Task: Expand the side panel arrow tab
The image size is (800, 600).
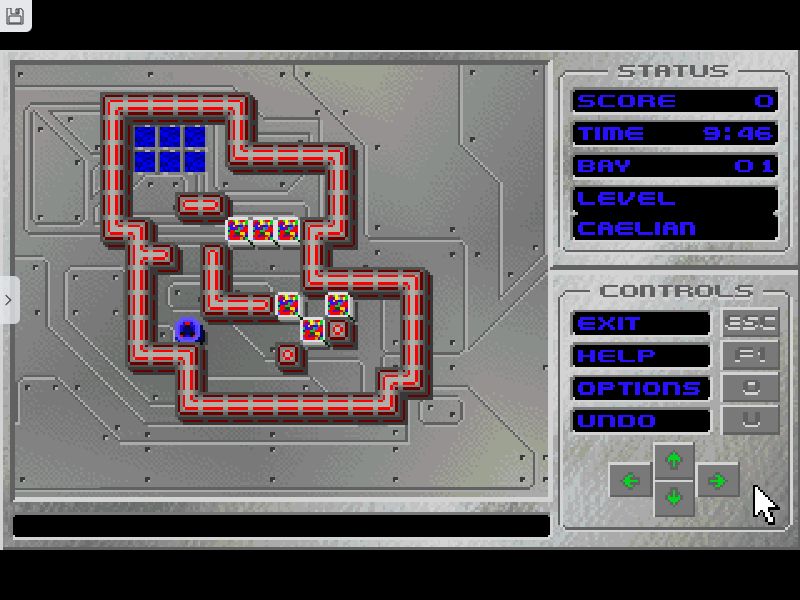Action: 9,300
